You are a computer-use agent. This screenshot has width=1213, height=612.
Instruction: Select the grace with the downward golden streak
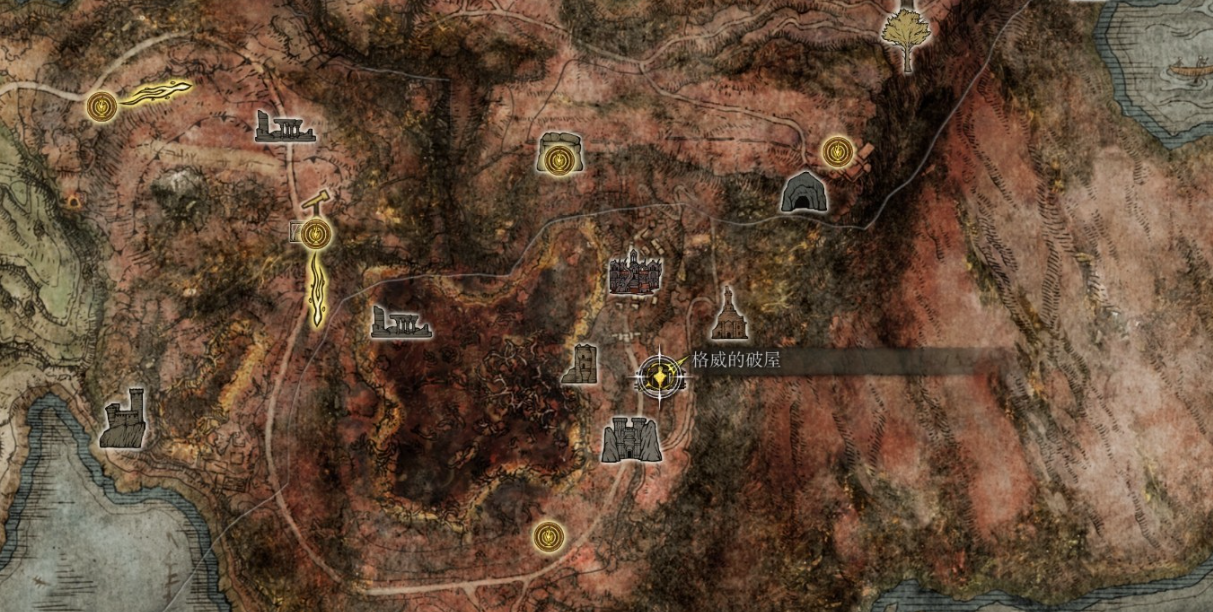(317, 235)
